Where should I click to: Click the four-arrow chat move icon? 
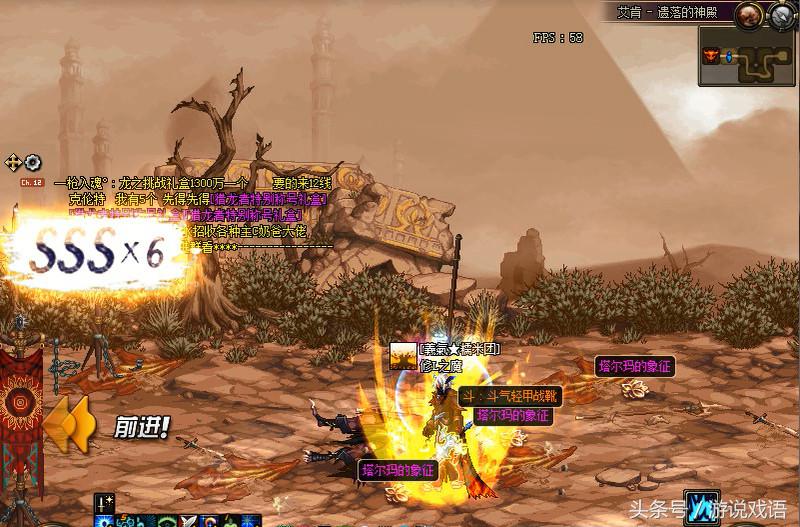[x=13, y=162]
